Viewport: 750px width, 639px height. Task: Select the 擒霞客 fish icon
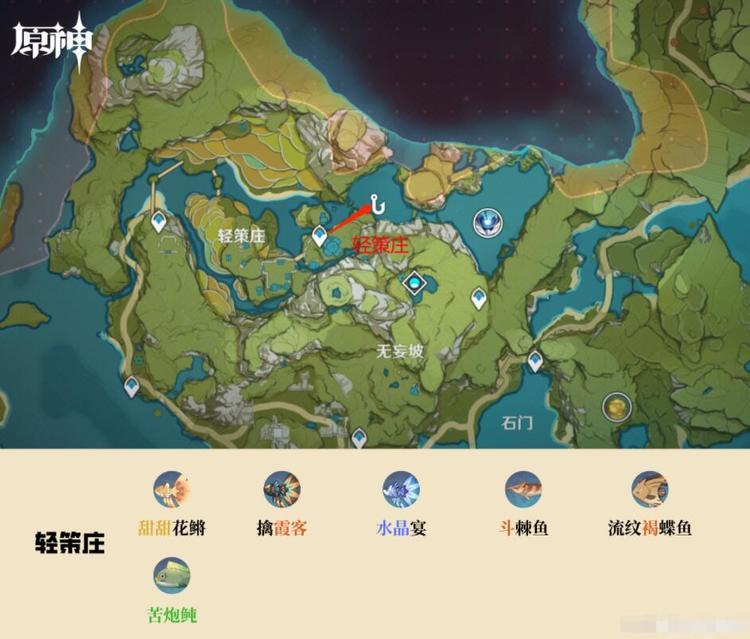point(282,490)
